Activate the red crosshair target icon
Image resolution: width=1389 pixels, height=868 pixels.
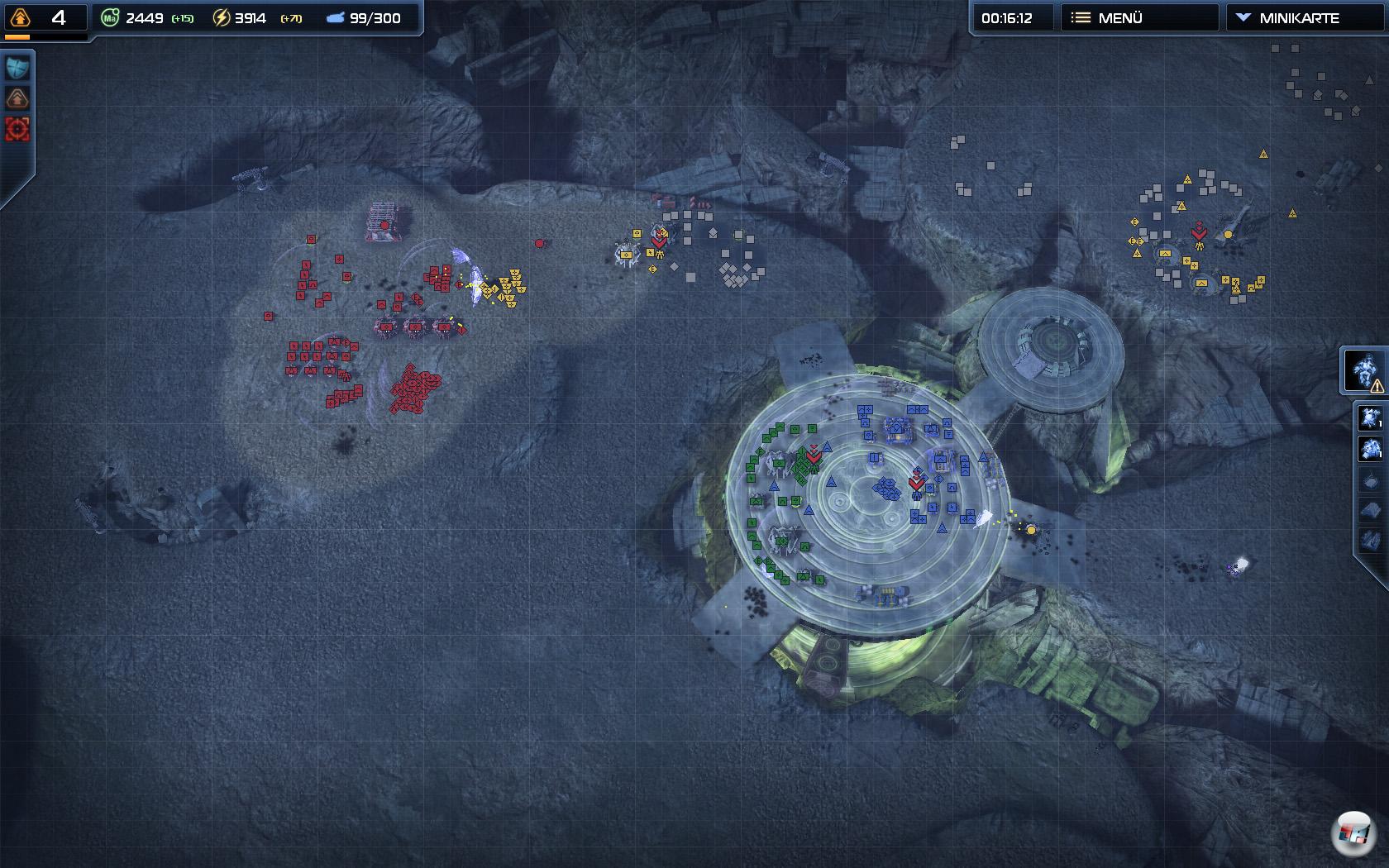click(x=17, y=129)
